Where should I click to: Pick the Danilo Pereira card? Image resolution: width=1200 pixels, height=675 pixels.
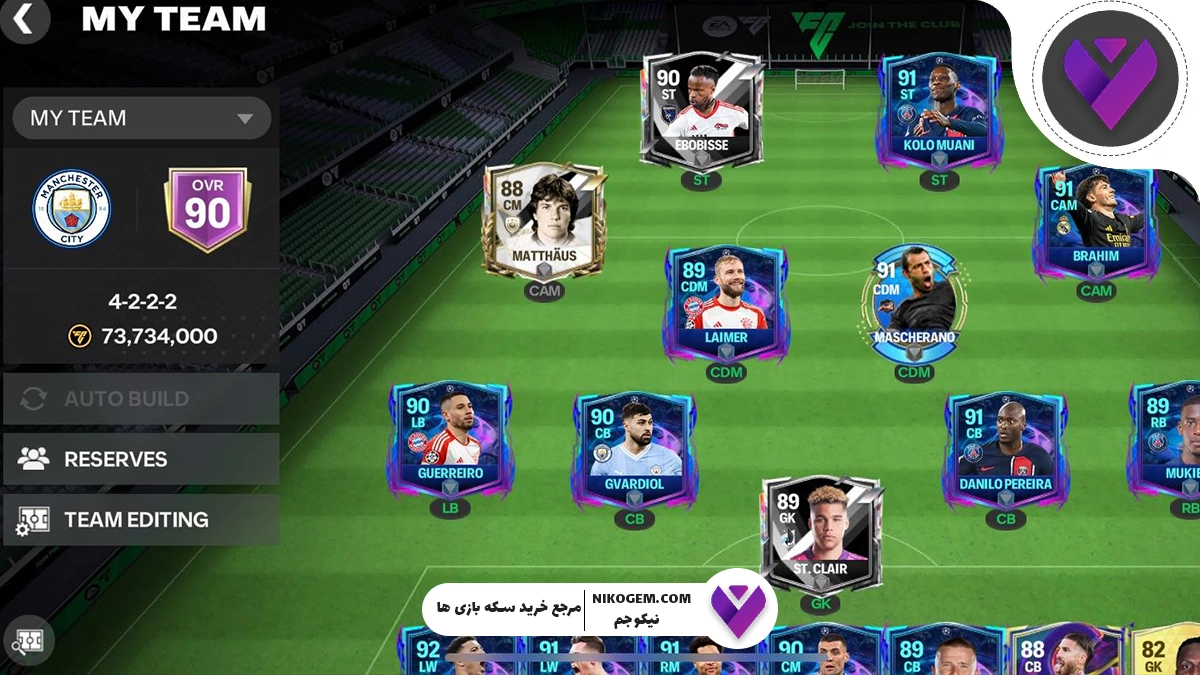(x=1004, y=447)
